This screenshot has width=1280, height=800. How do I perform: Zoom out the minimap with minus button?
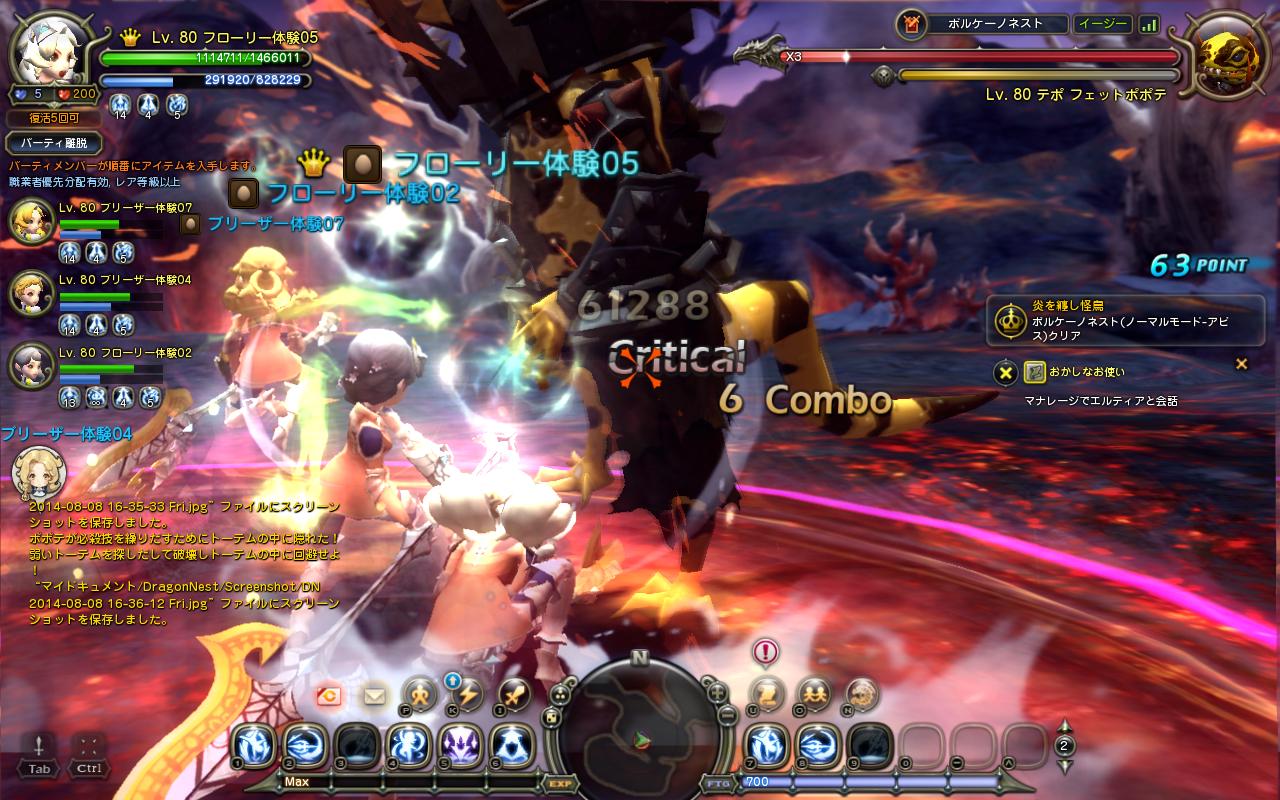click(729, 717)
